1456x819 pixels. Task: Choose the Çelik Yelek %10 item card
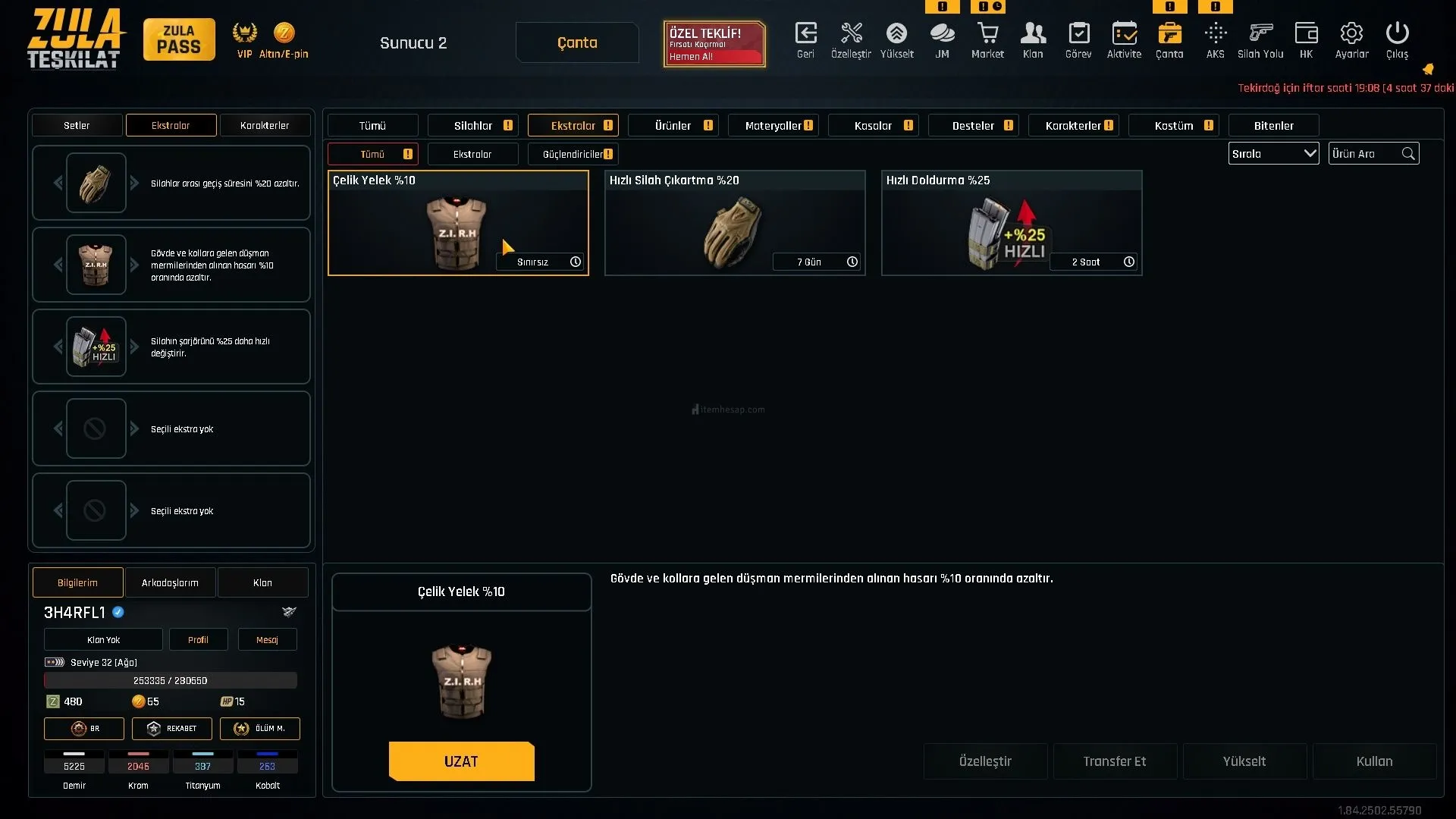[457, 223]
